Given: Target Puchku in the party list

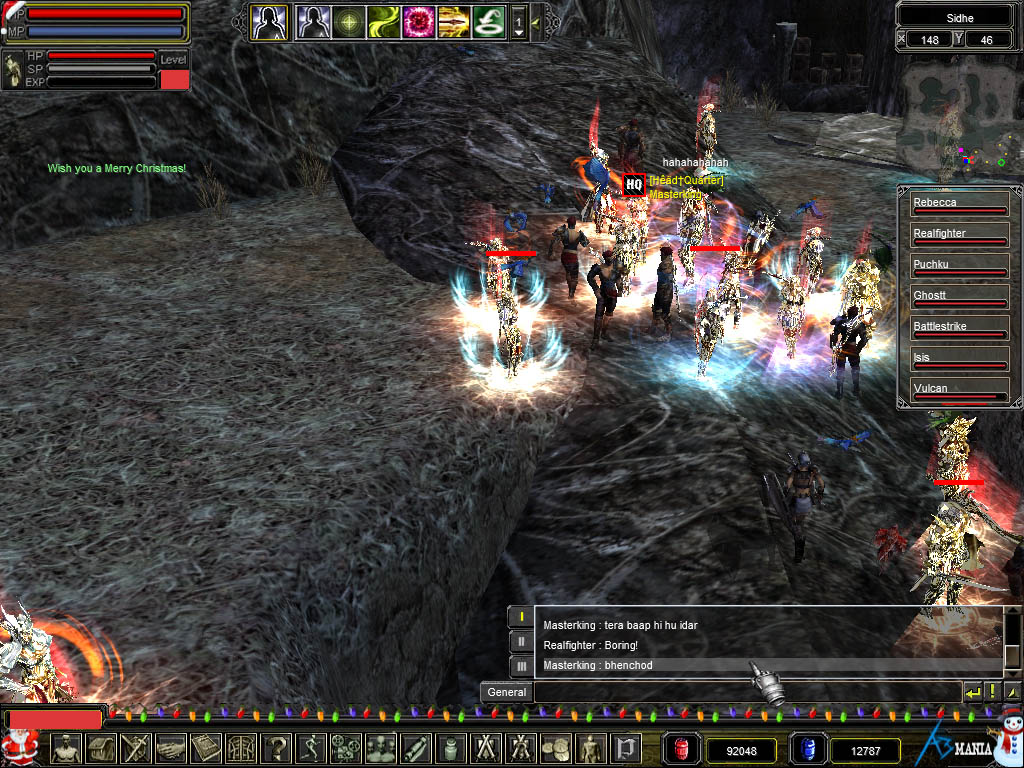Looking at the screenshot, I should click(x=958, y=265).
